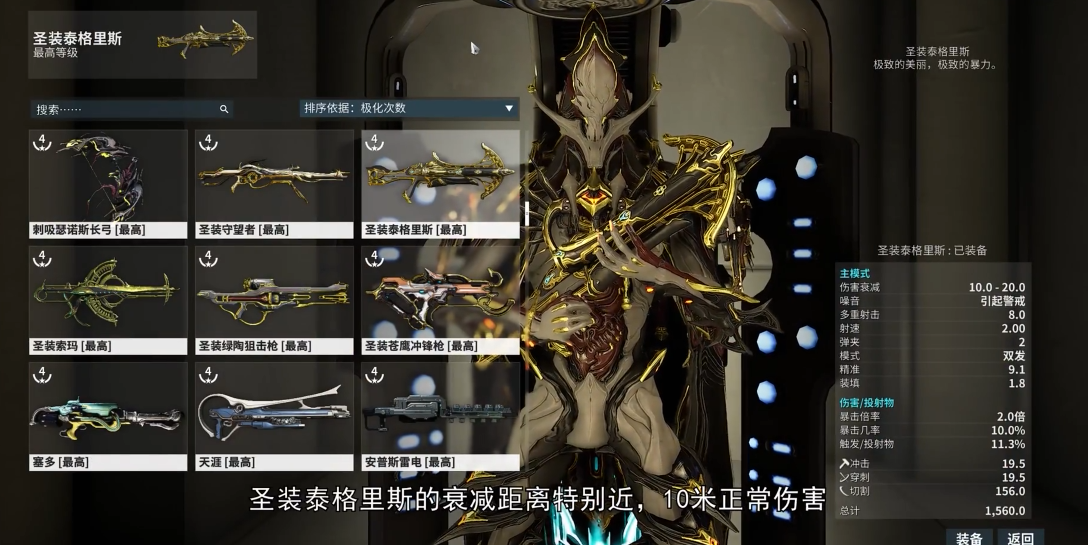Pick the 圣装索玛 rifle tile
1088x545 pixels.
108,299
